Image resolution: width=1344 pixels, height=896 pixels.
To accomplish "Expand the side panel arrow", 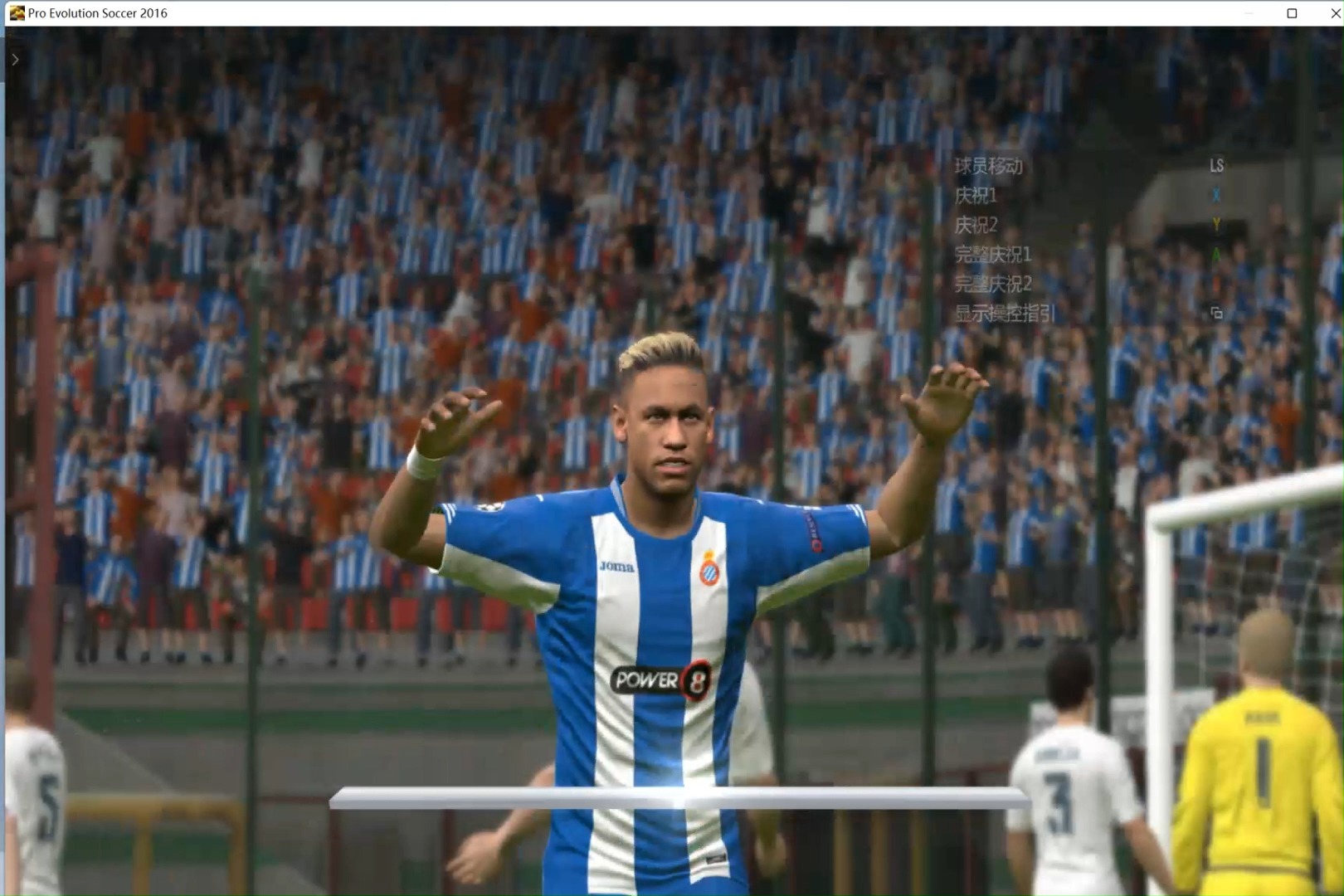I will [x=15, y=60].
